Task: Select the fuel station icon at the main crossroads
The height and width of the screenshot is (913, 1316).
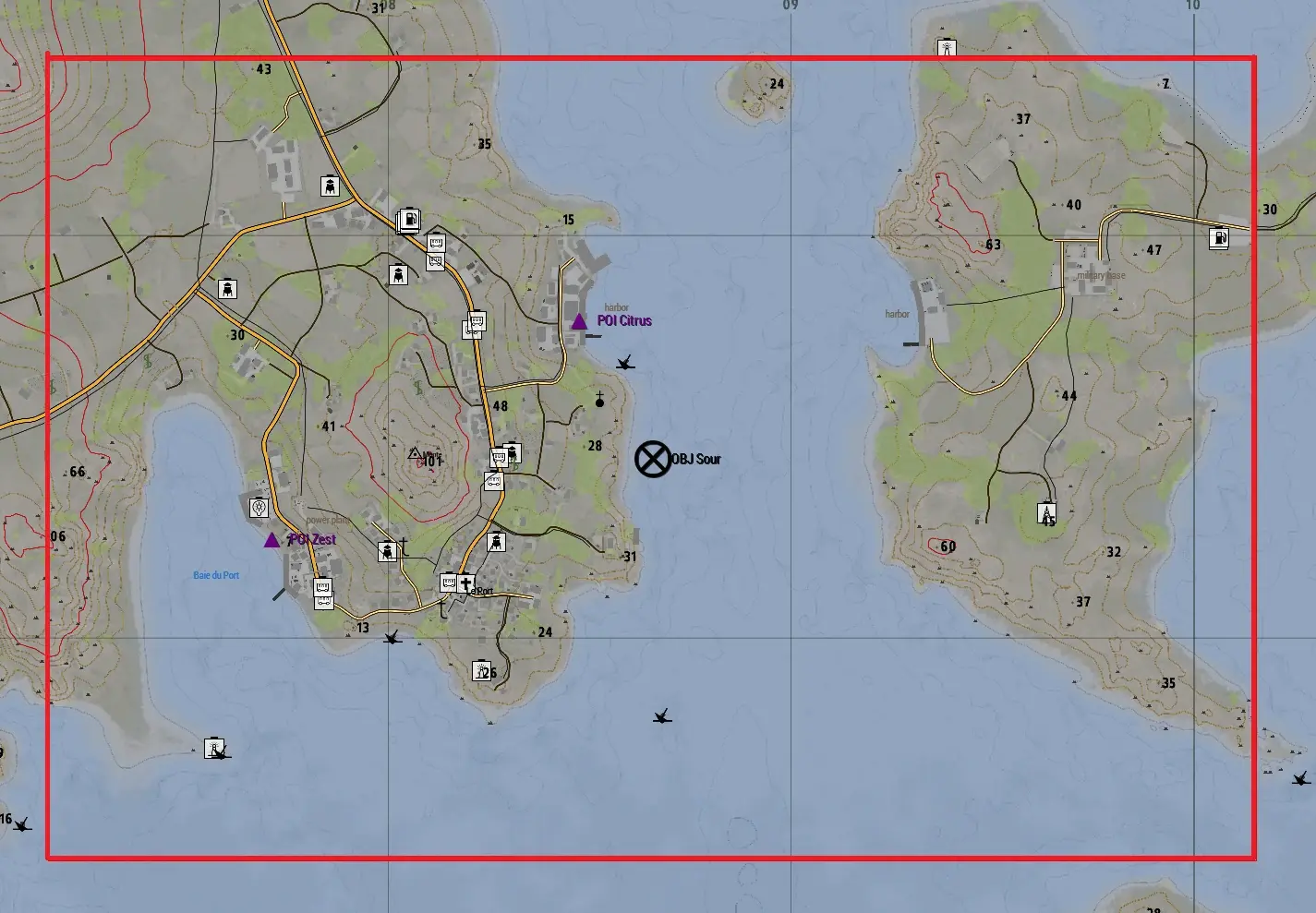Action: [408, 222]
